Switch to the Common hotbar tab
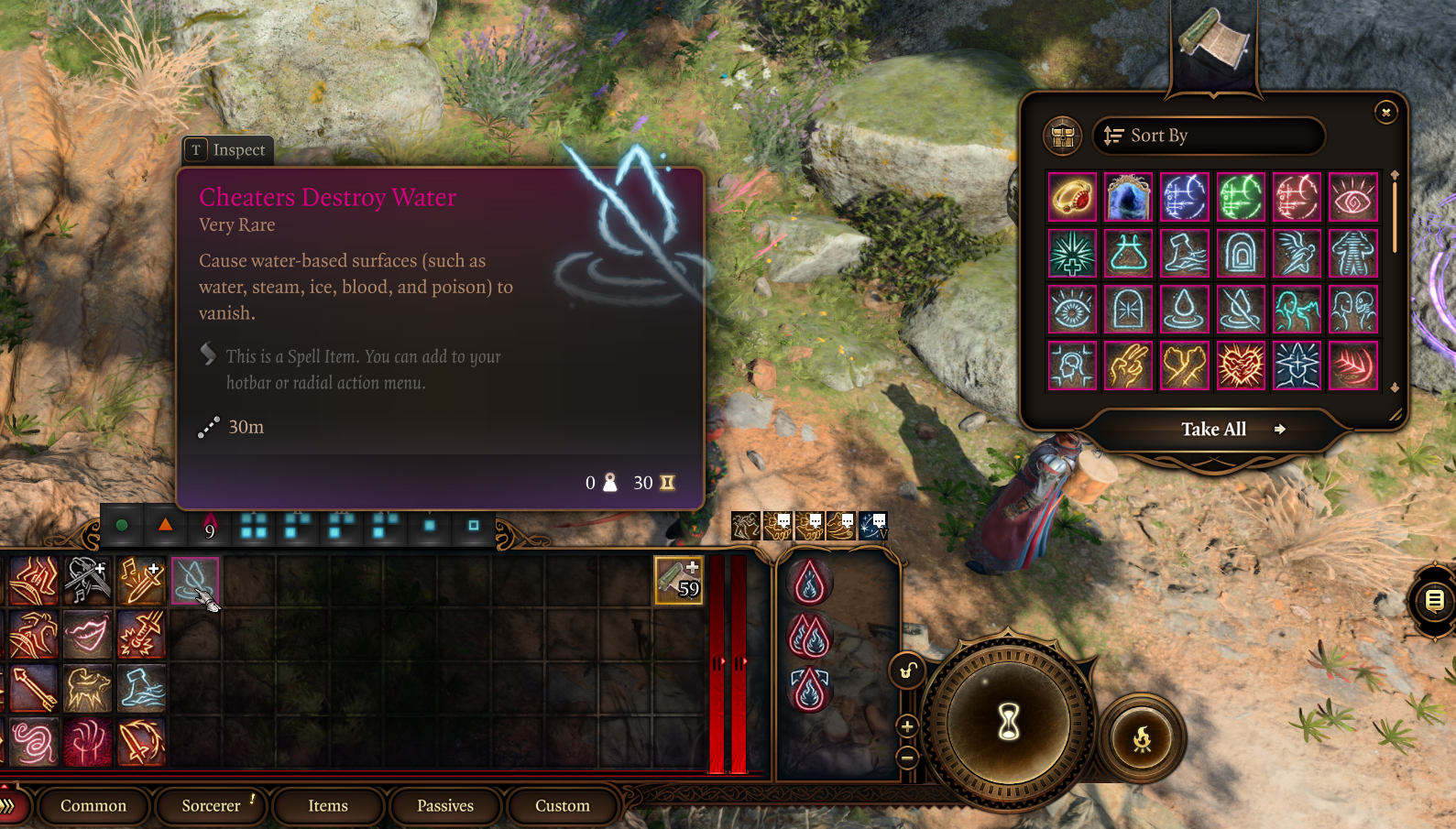This screenshot has height=829, width=1456. 93,806
